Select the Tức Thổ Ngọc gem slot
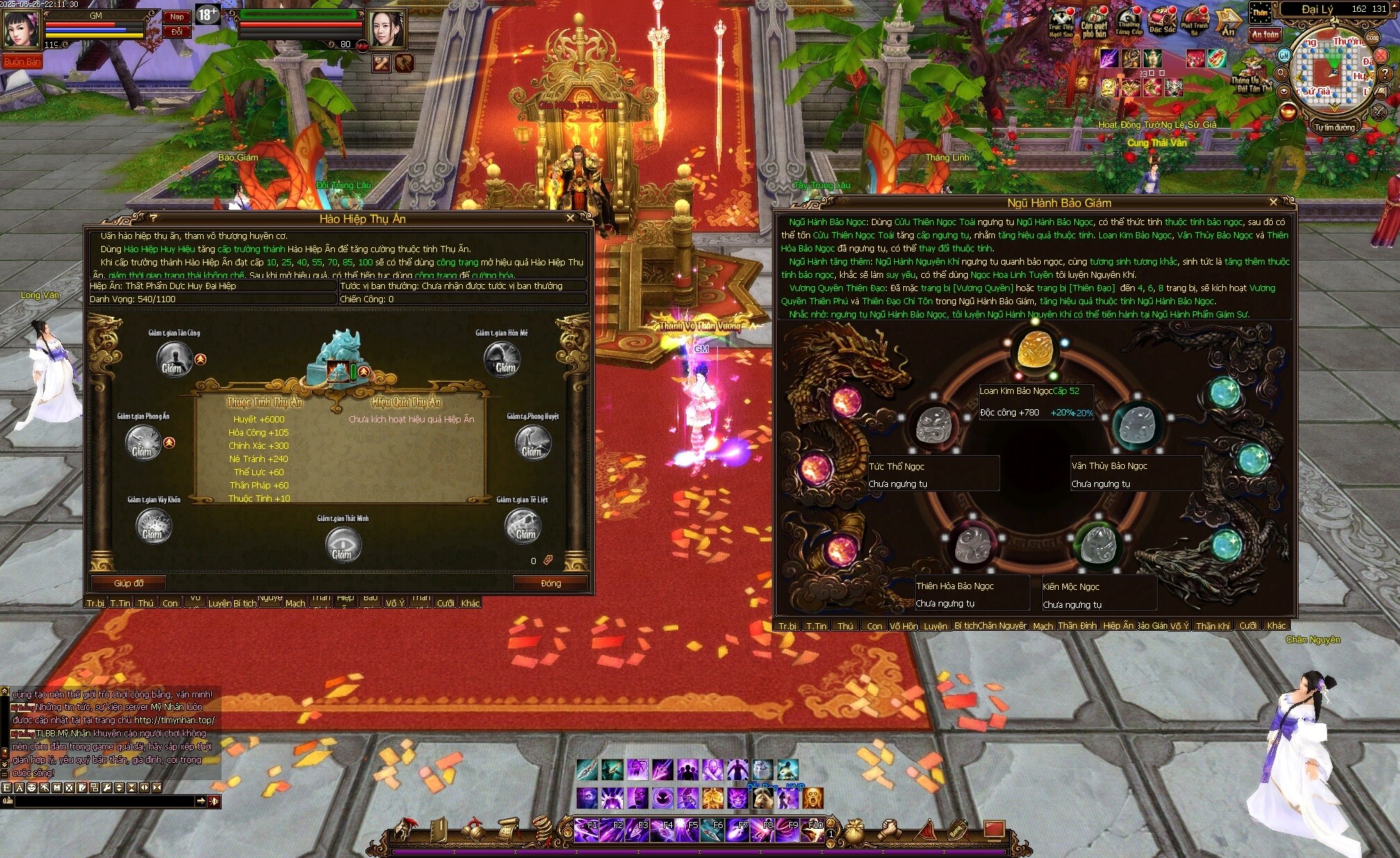Image resolution: width=1400 pixels, height=858 pixels. (x=934, y=424)
